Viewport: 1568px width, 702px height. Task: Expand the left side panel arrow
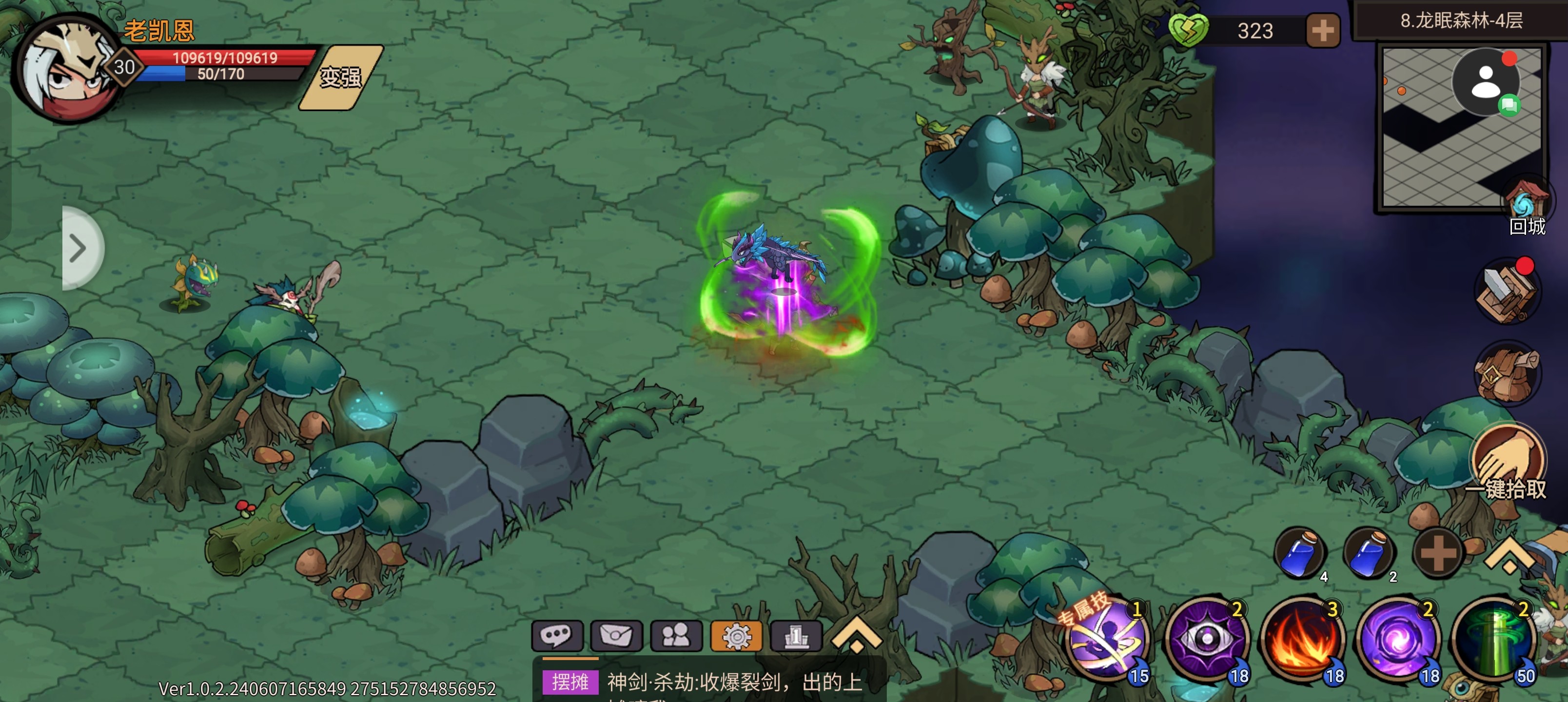(81, 248)
